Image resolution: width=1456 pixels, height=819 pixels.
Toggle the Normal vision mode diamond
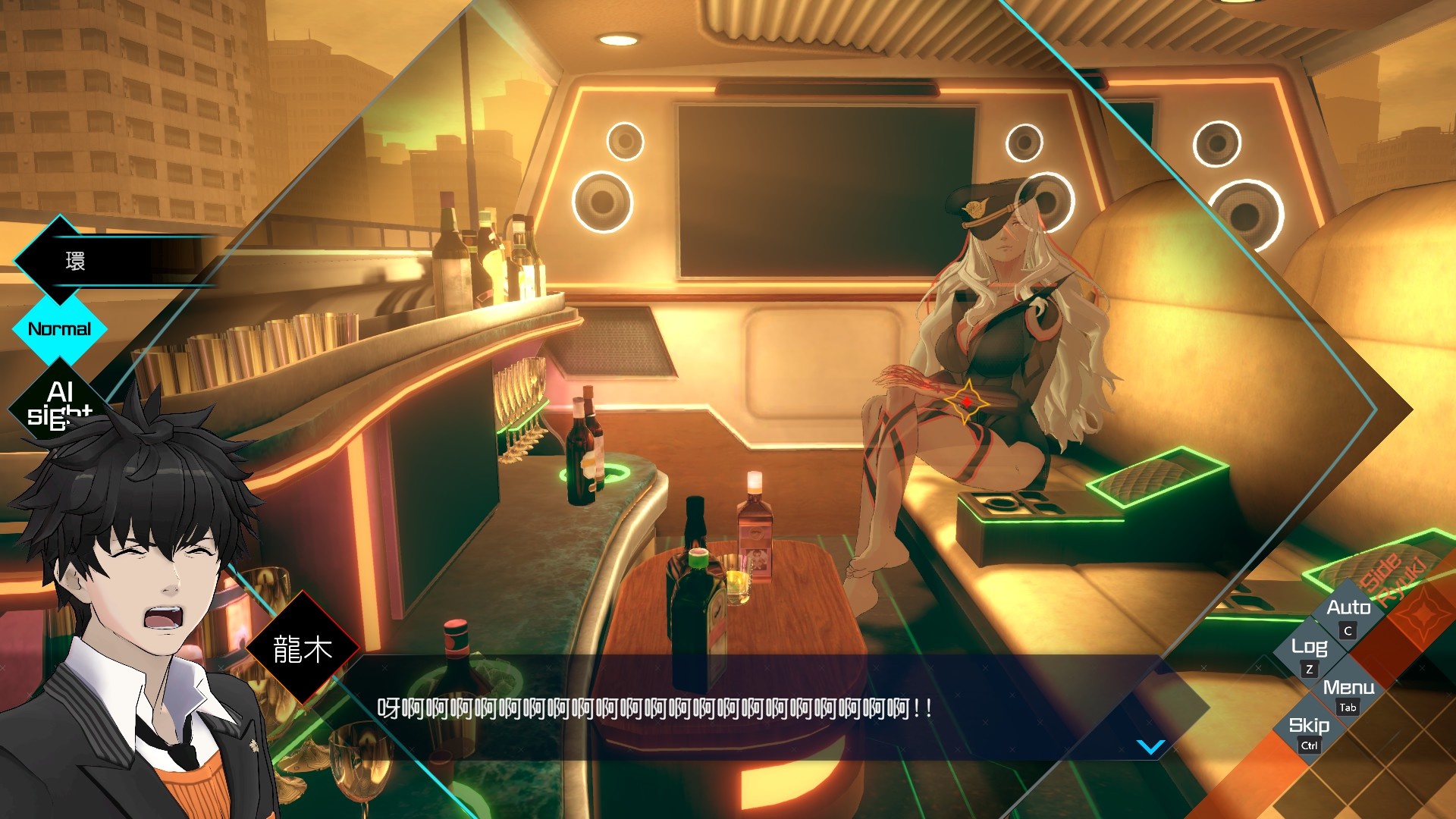tap(59, 329)
